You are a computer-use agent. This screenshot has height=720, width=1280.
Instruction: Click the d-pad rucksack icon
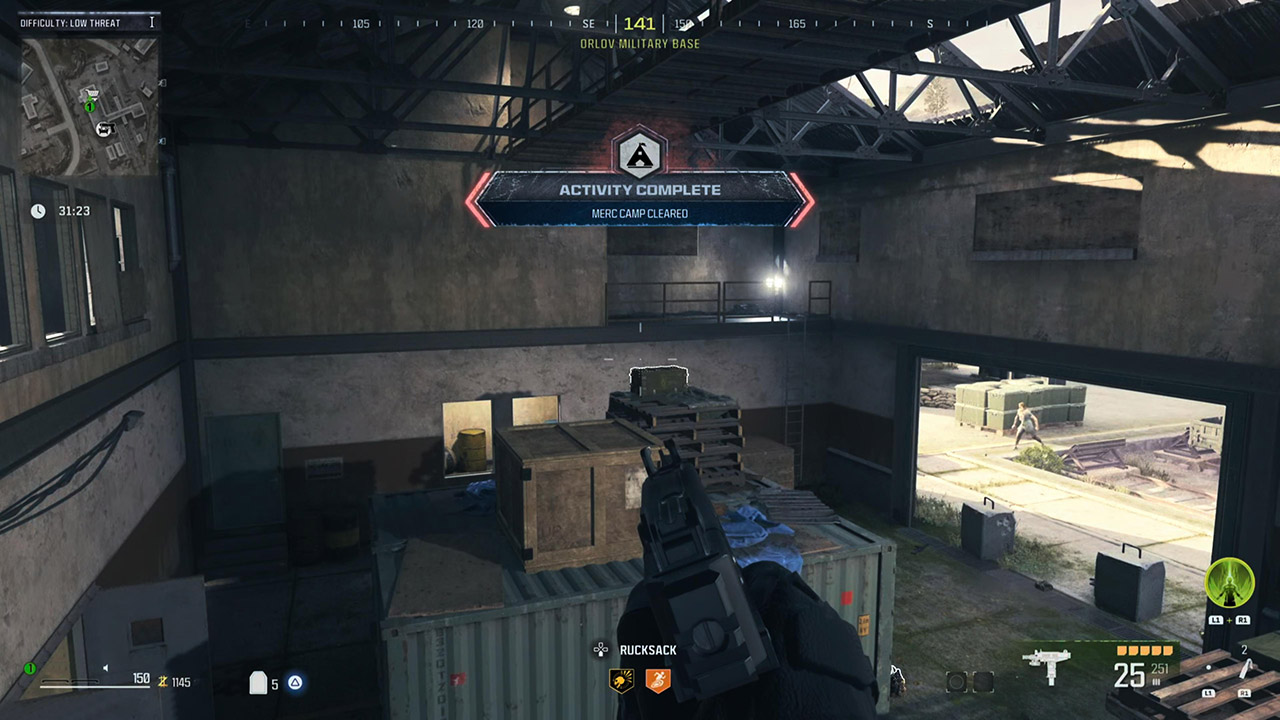click(601, 649)
